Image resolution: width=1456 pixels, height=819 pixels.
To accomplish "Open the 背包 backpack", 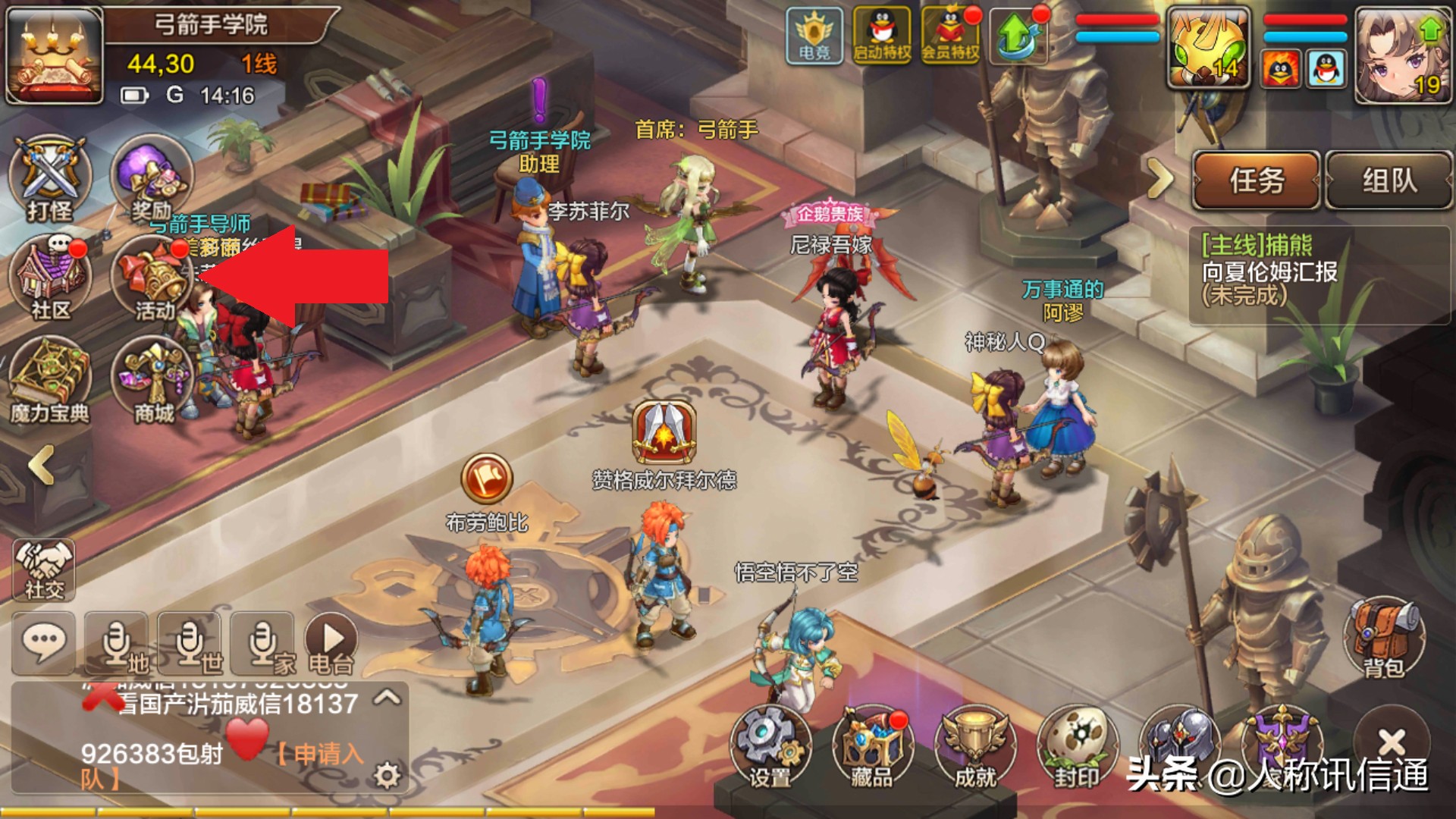I will [x=1384, y=638].
